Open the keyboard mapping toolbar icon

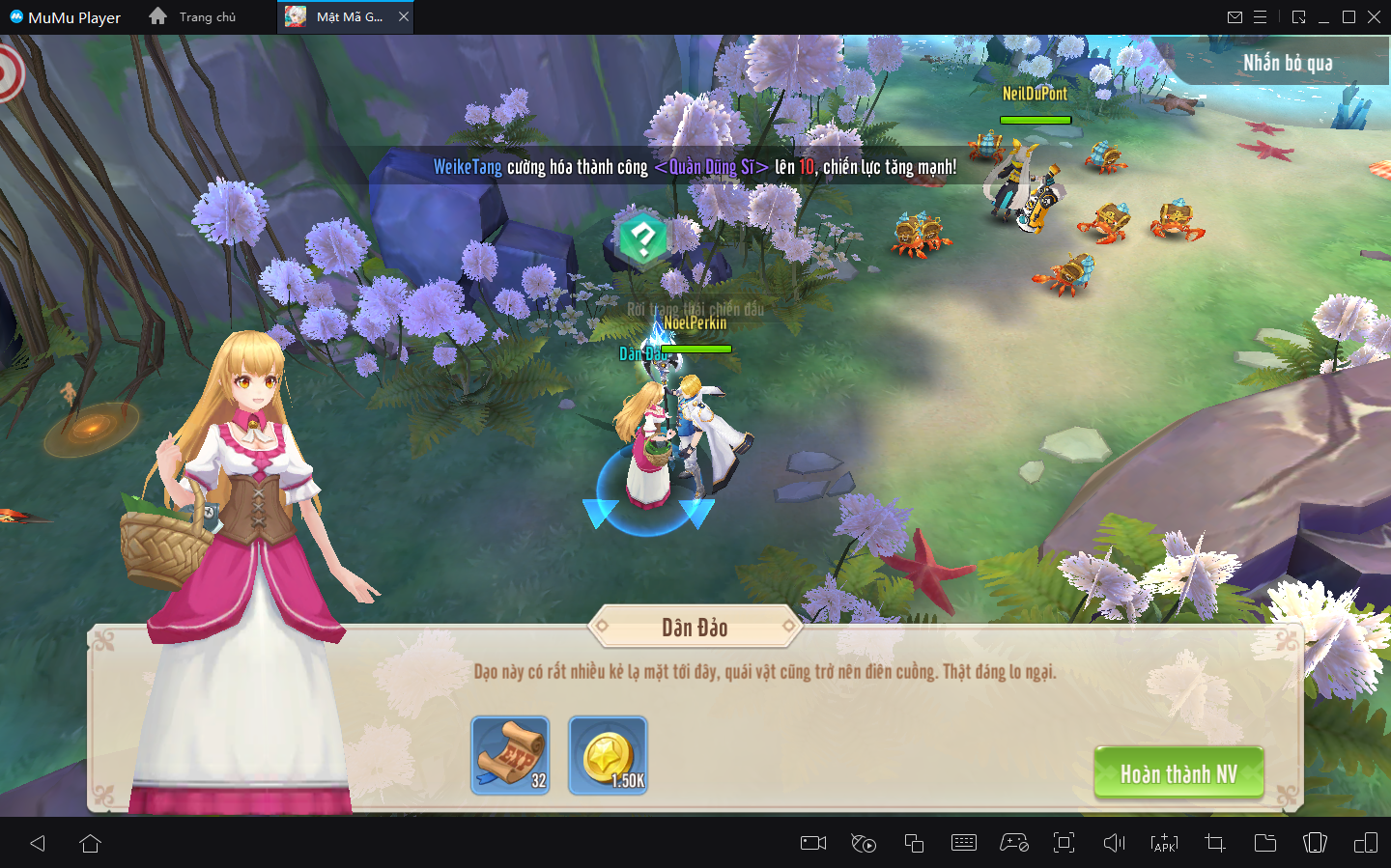pyautogui.click(x=964, y=843)
